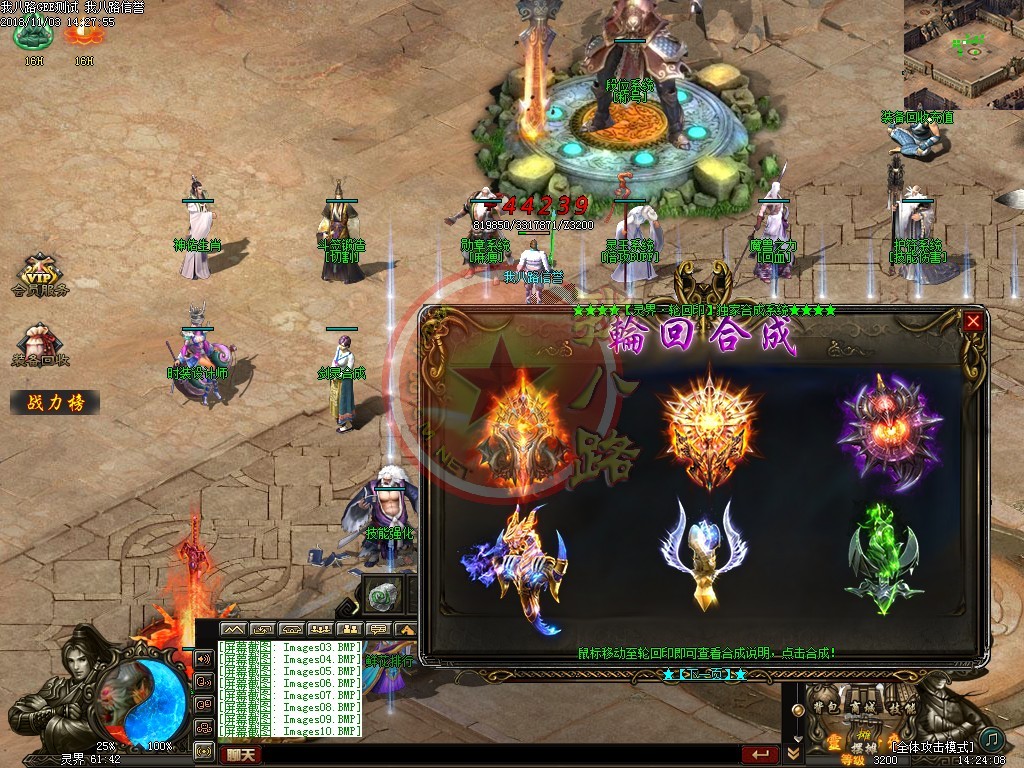Click the red enter-arrow send button
Image resolution: width=1024 pixels, height=768 pixels.
click(760, 755)
